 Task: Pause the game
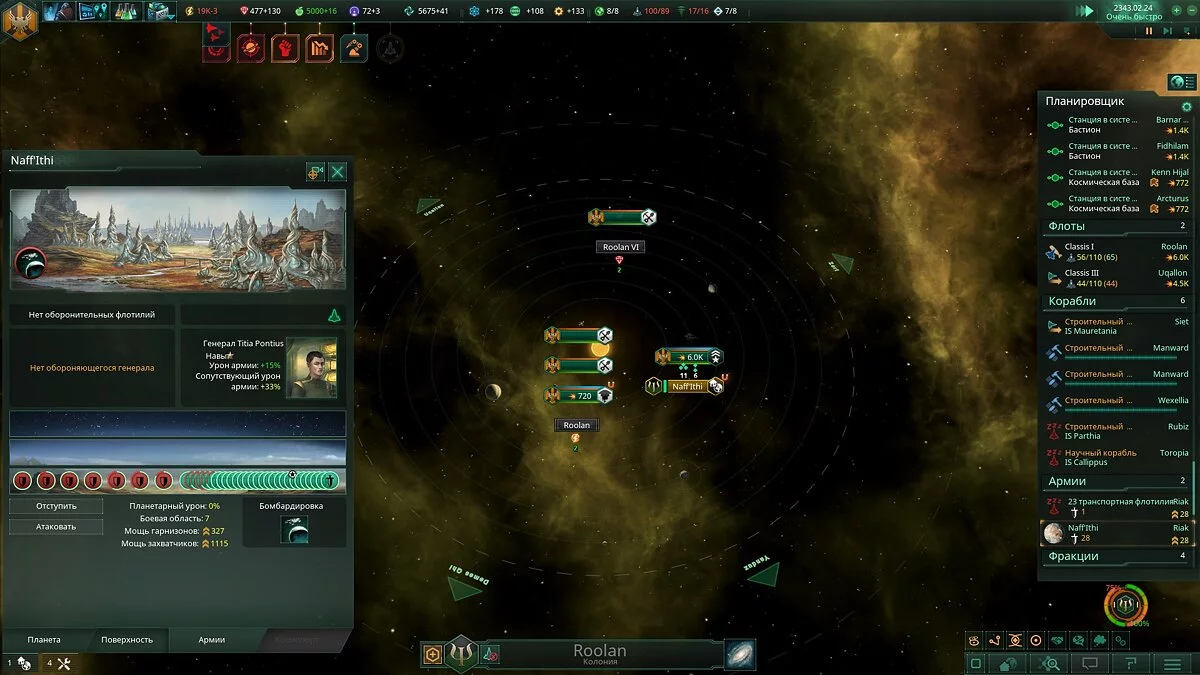coord(1149,31)
